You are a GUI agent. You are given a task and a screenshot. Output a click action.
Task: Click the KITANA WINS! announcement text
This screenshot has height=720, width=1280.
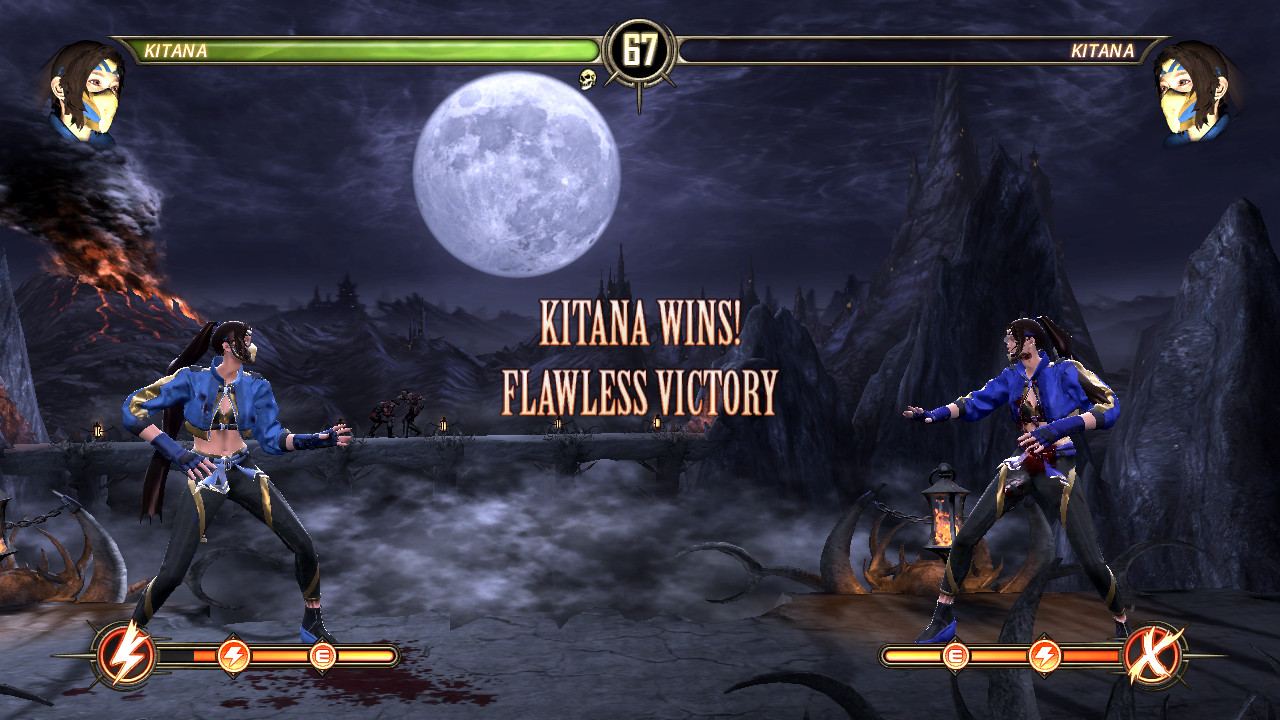(639, 322)
